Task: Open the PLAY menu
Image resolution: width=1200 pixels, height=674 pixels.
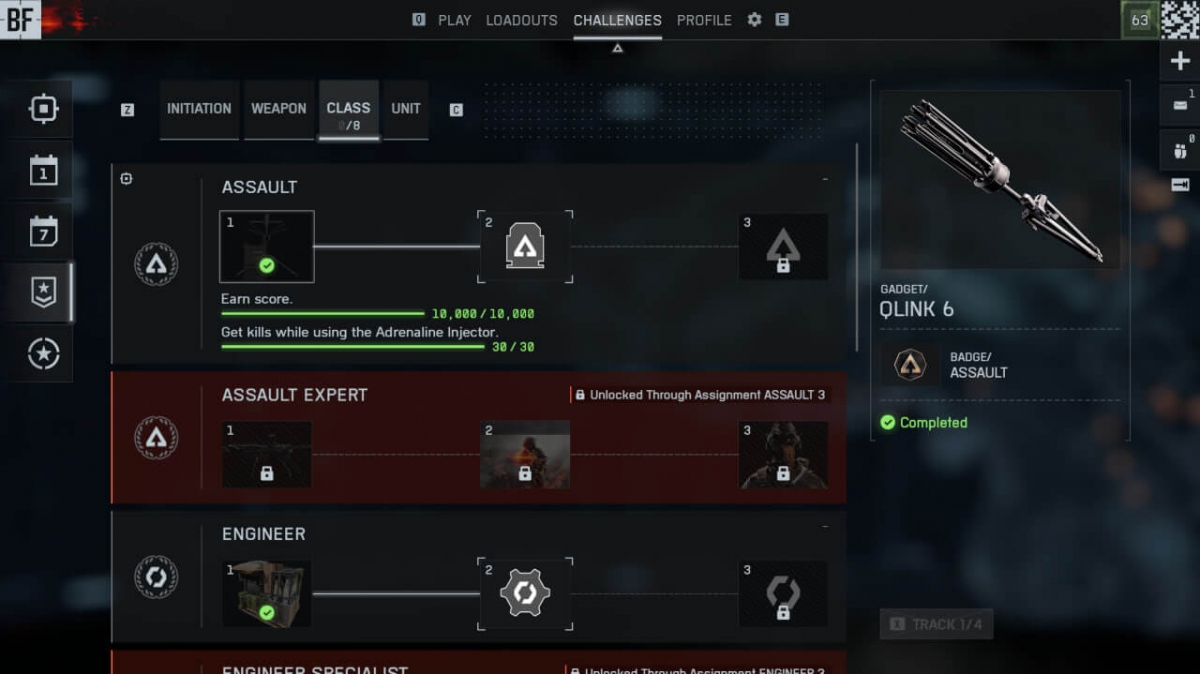Action: coord(454,20)
